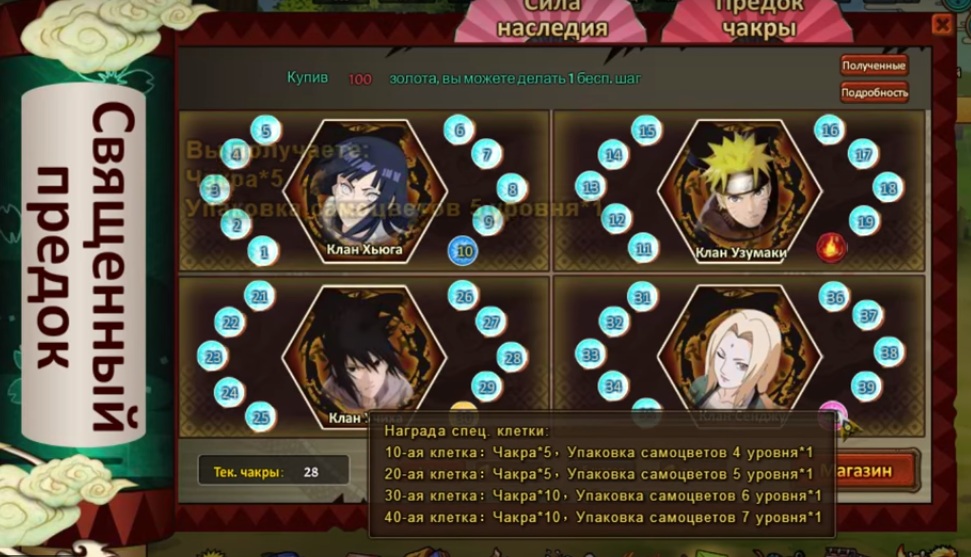971x557 pixels.
Task: Click the blue special node 10
Action: [x=463, y=251]
